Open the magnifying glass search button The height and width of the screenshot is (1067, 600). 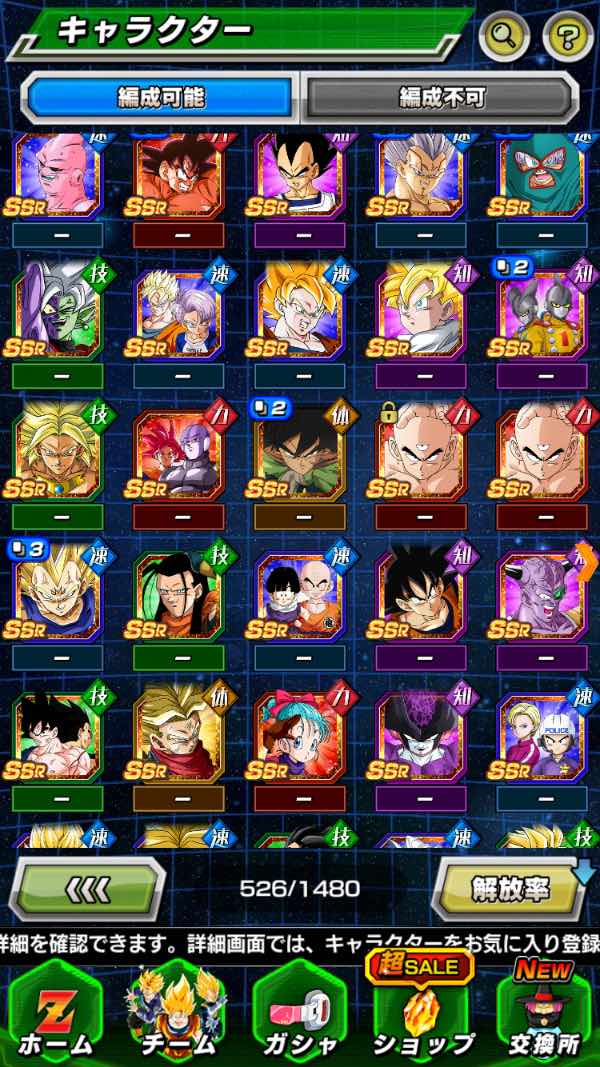504,37
